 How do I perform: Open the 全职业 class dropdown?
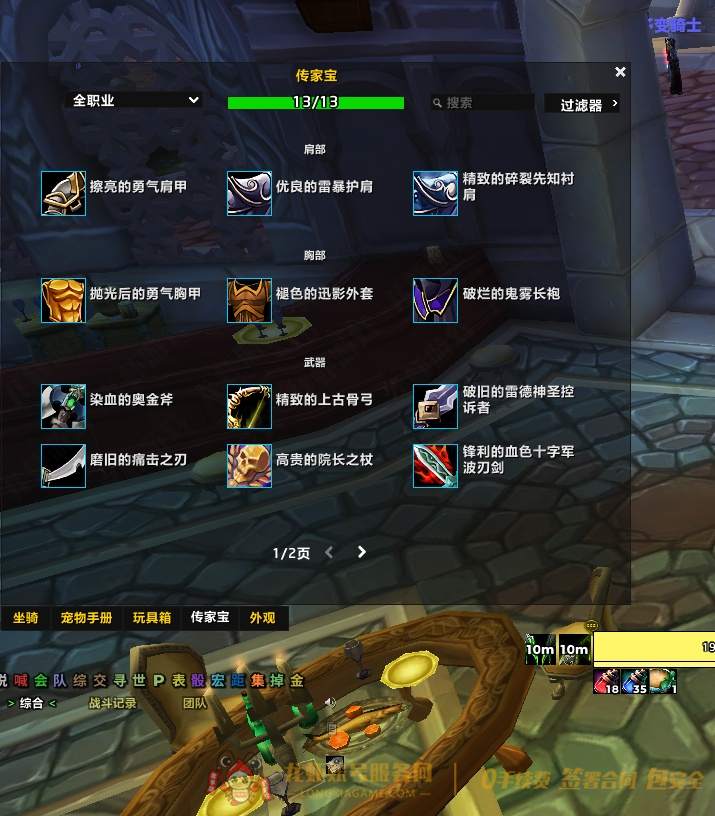click(x=135, y=100)
